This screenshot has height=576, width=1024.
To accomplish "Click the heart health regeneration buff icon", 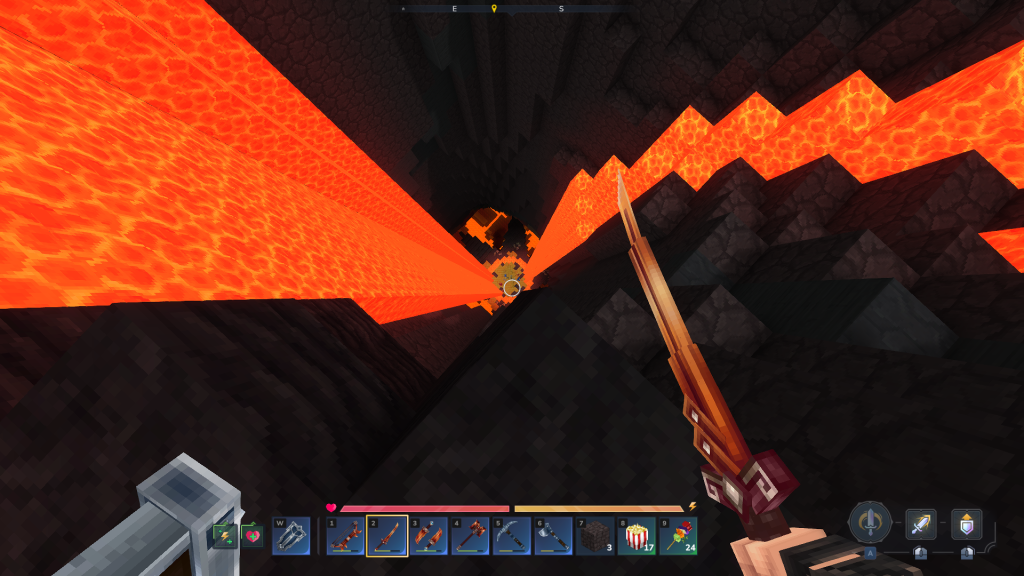I will click(x=252, y=536).
